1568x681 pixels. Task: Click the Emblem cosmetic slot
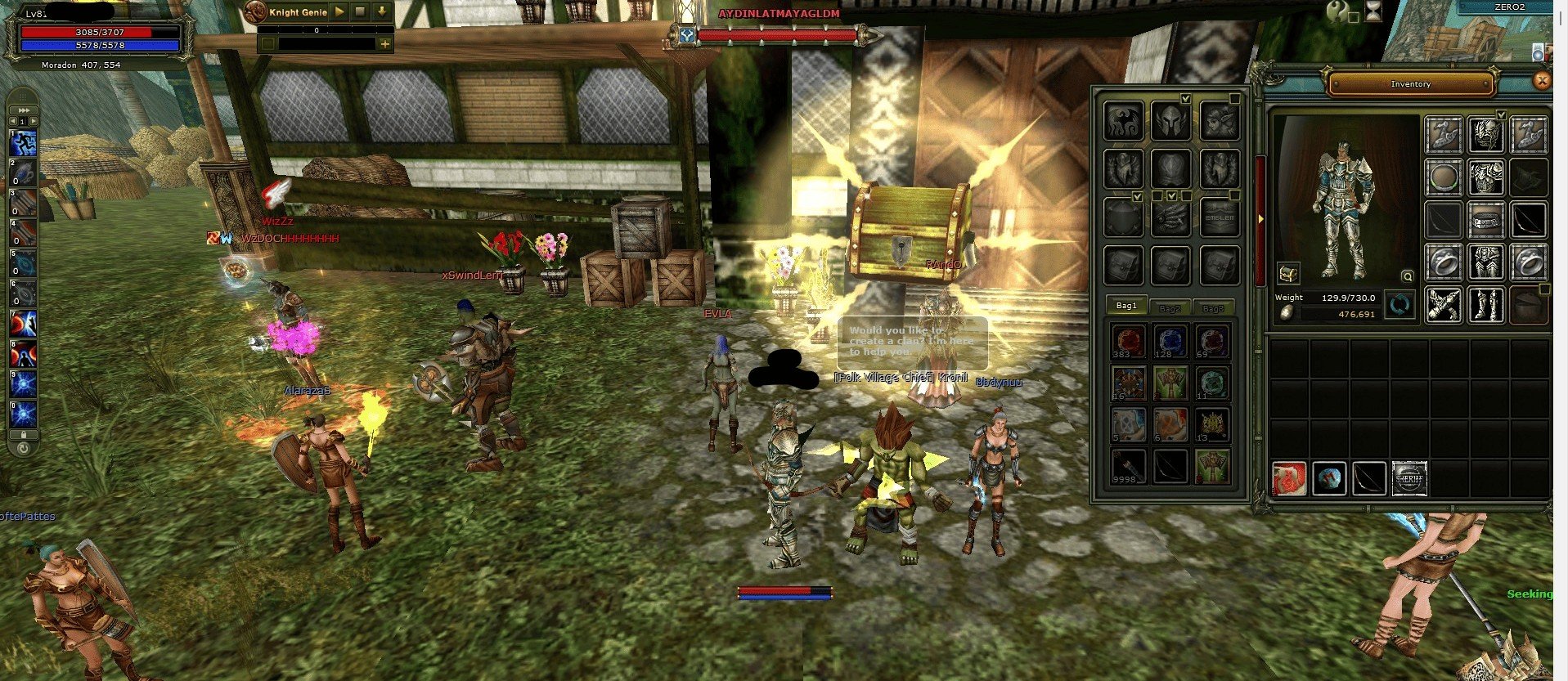pos(1220,218)
